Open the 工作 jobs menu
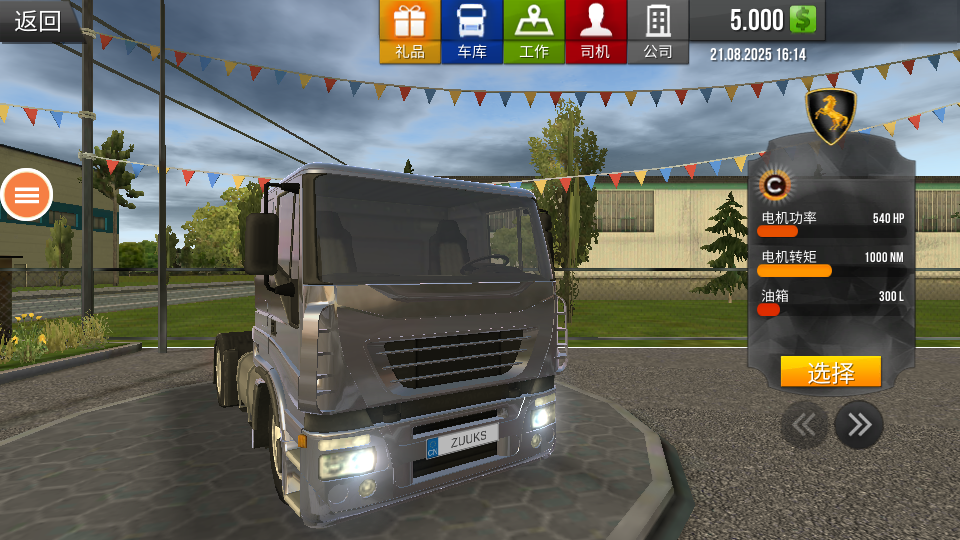Viewport: 960px width, 540px height. pyautogui.click(x=534, y=32)
